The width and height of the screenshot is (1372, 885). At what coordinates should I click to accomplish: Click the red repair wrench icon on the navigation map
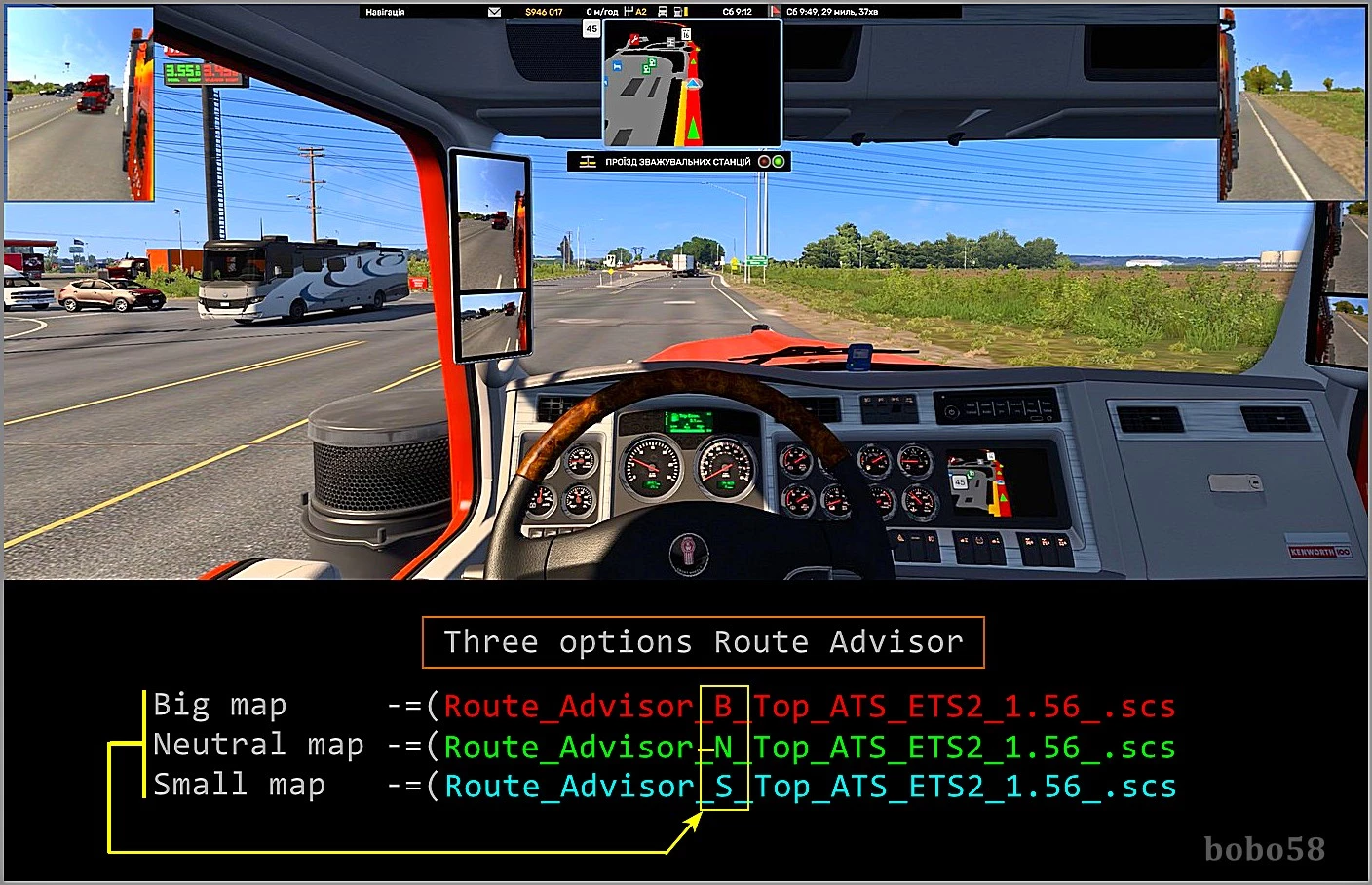(634, 39)
